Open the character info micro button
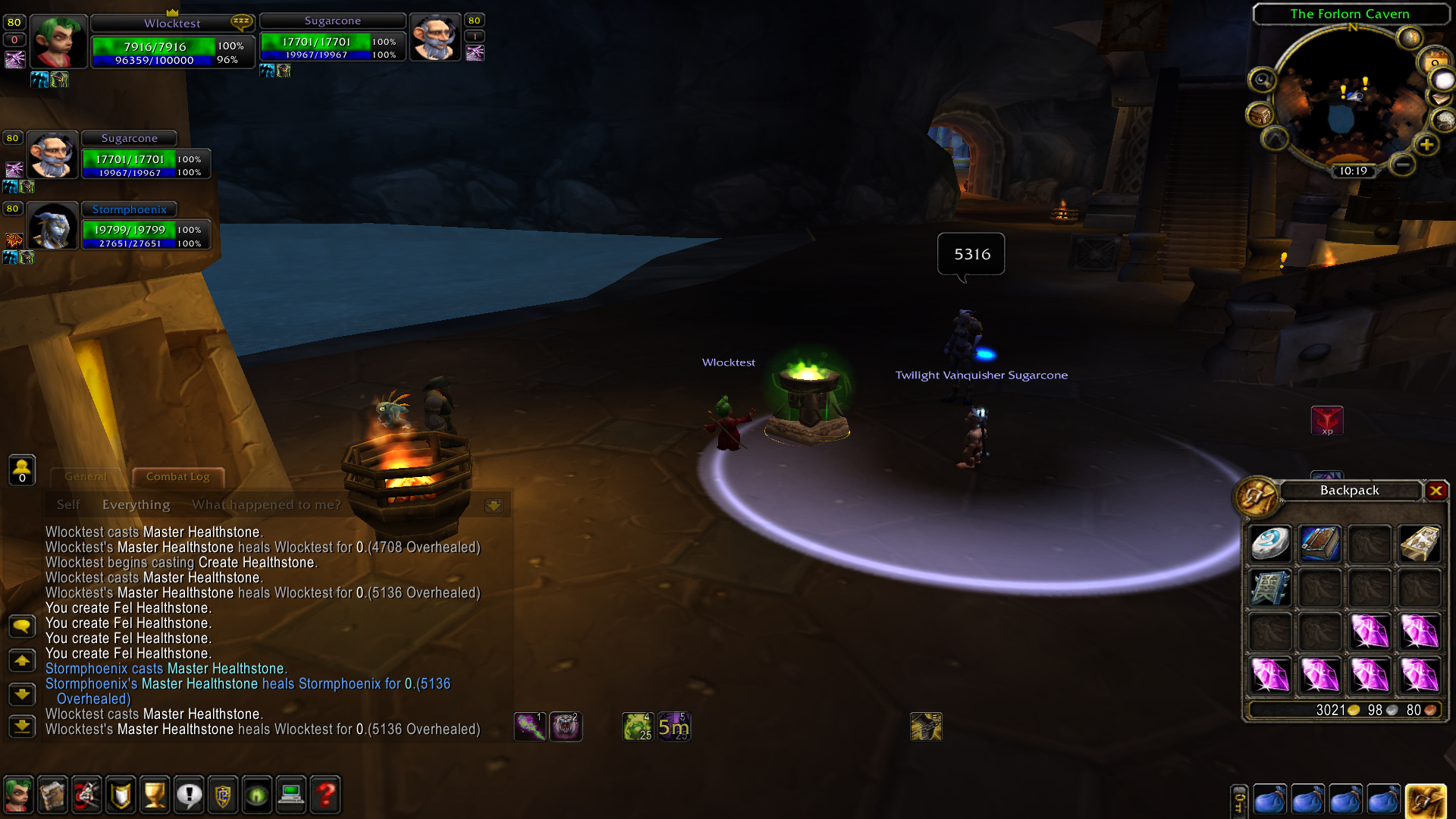 coord(18,795)
